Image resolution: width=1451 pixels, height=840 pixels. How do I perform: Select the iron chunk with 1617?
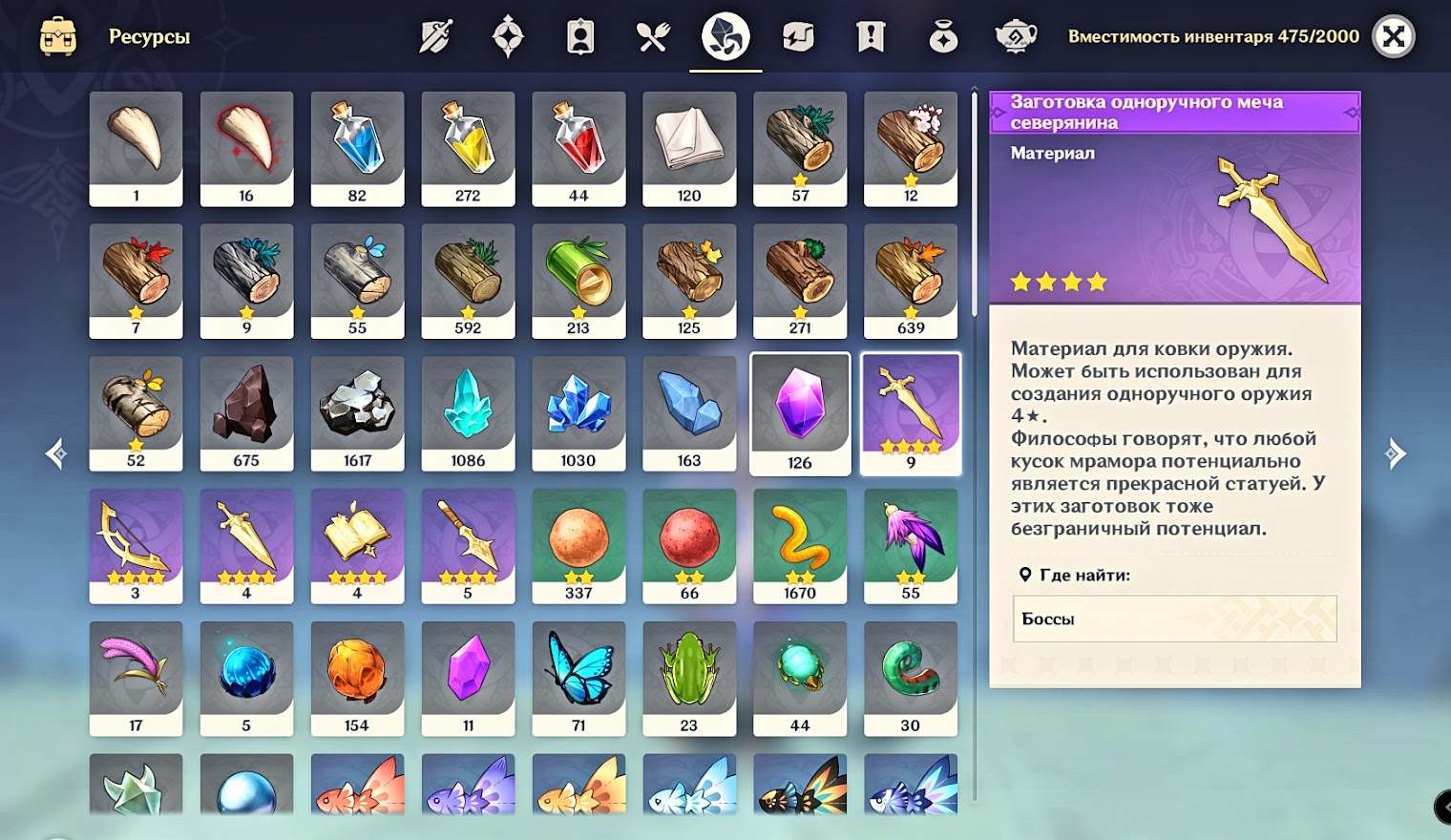pyautogui.click(x=357, y=412)
